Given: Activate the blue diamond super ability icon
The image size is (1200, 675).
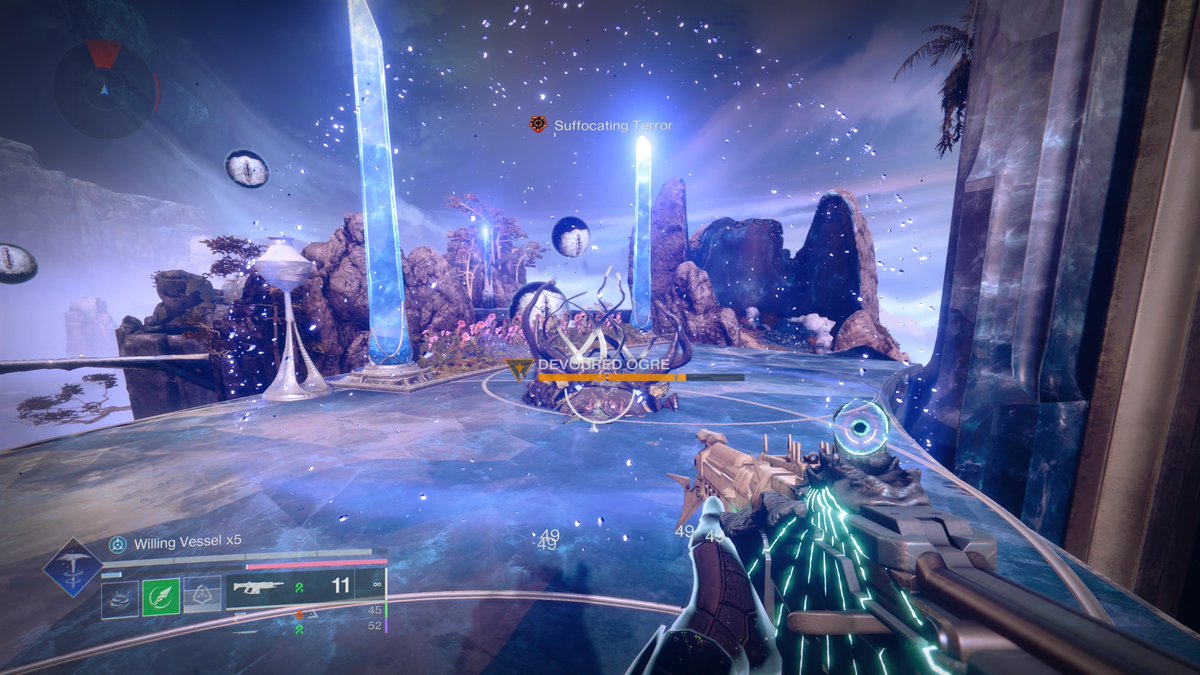Looking at the screenshot, I should [72, 567].
